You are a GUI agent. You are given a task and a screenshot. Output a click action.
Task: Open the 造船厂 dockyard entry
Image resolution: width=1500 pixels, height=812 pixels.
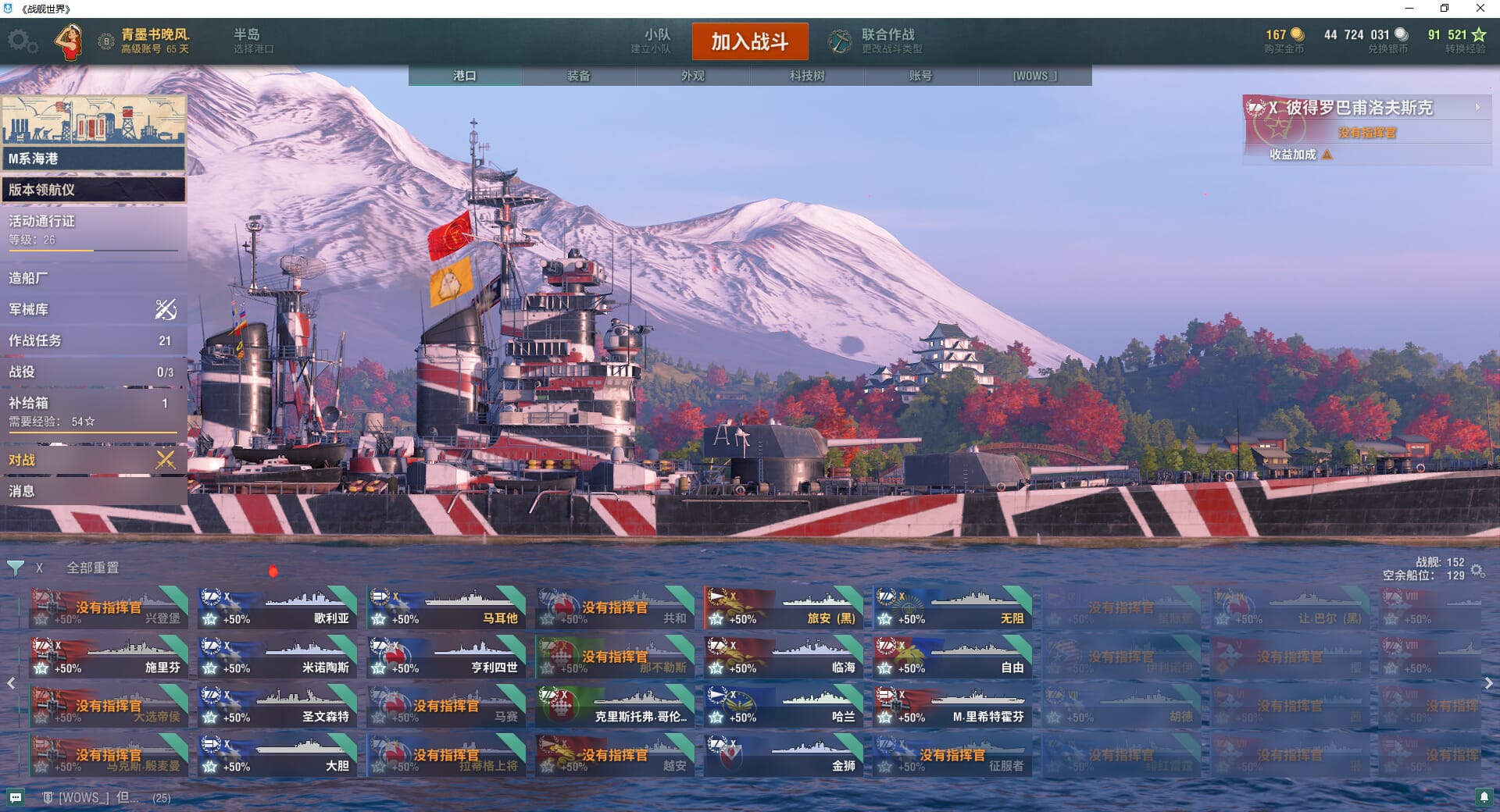[x=92, y=278]
